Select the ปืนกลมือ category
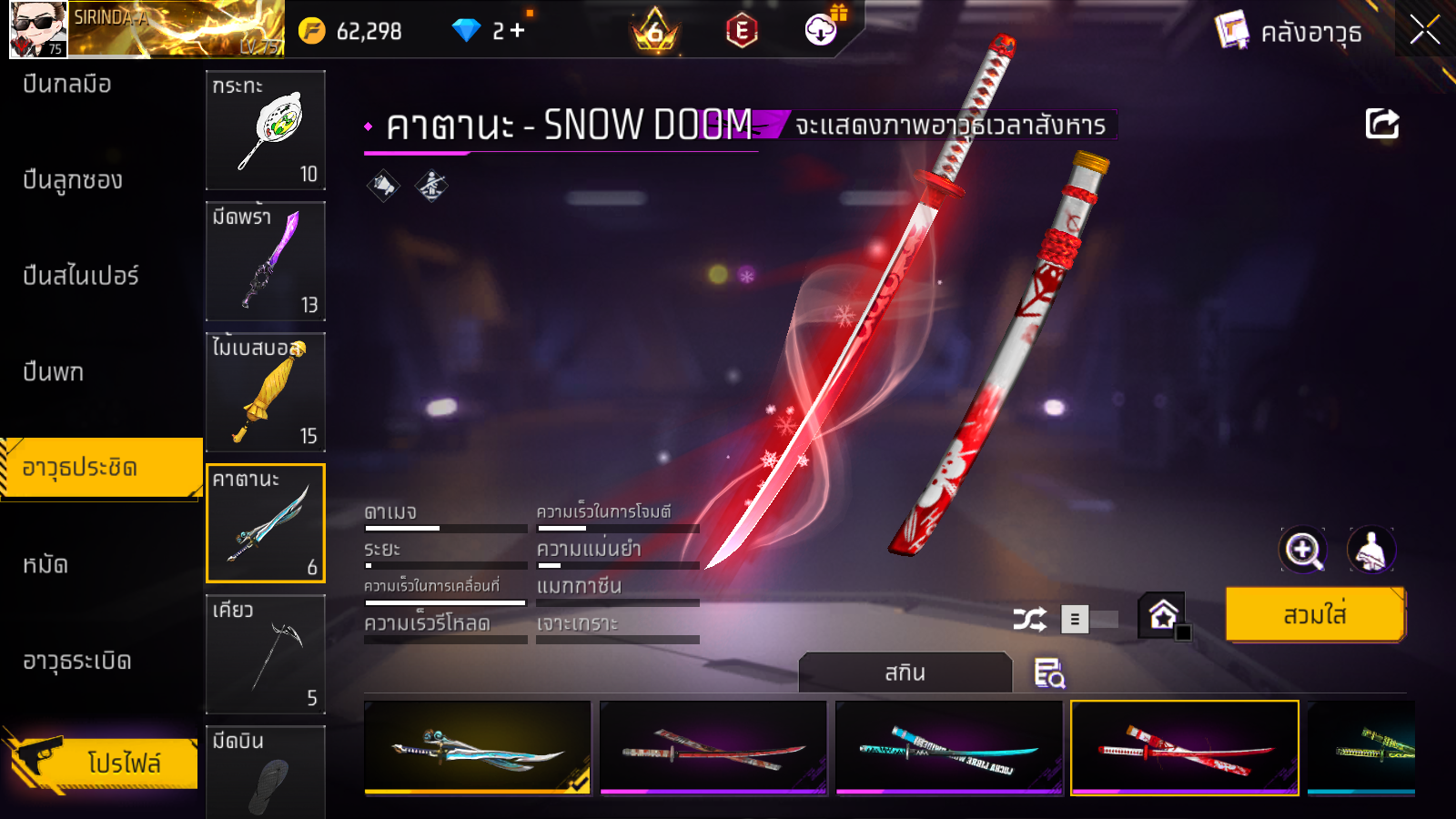 click(x=68, y=85)
